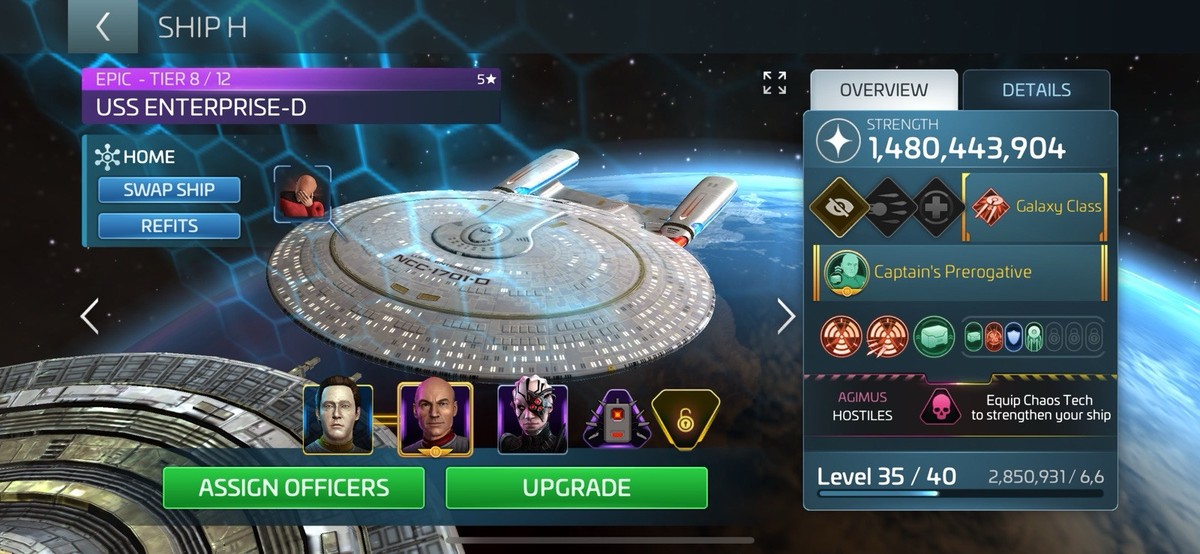The width and height of the screenshot is (1200, 554).
Task: Select the Overview tab
Action: [x=883, y=90]
